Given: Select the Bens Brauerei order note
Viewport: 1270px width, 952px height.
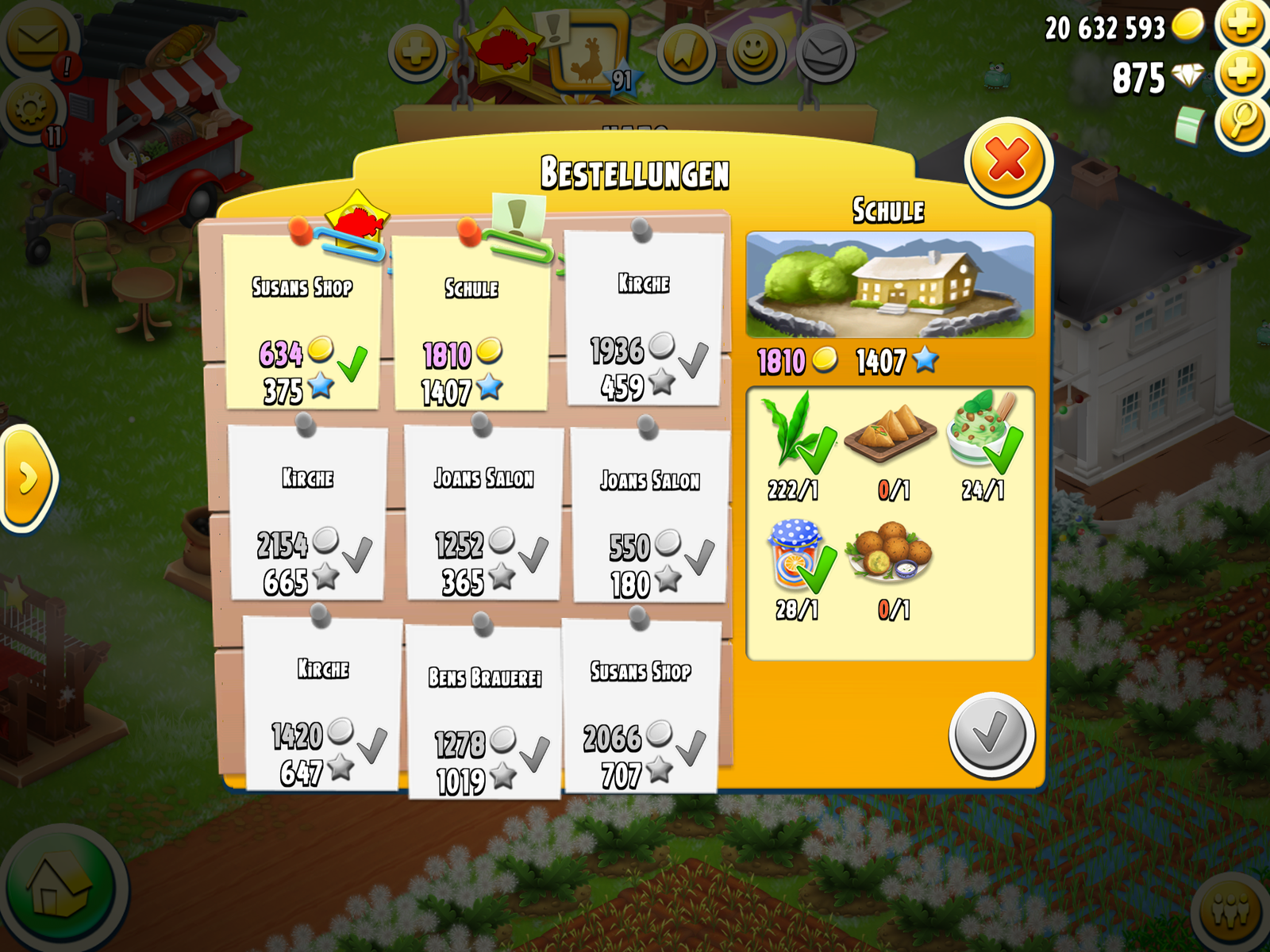Looking at the screenshot, I should coord(484,711).
